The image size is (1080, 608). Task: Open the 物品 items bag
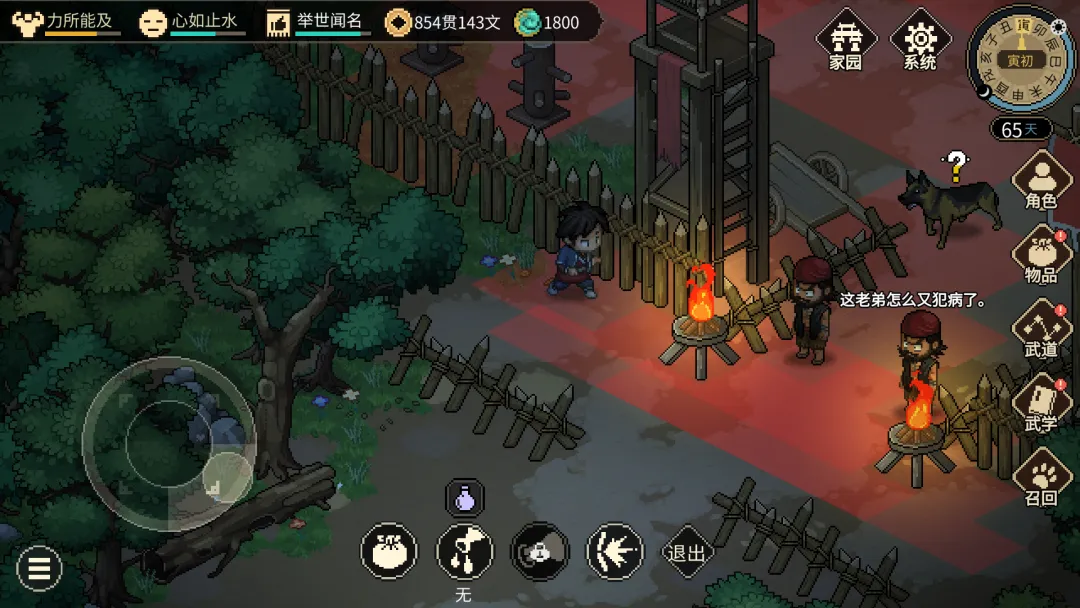pyautogui.click(x=1041, y=257)
